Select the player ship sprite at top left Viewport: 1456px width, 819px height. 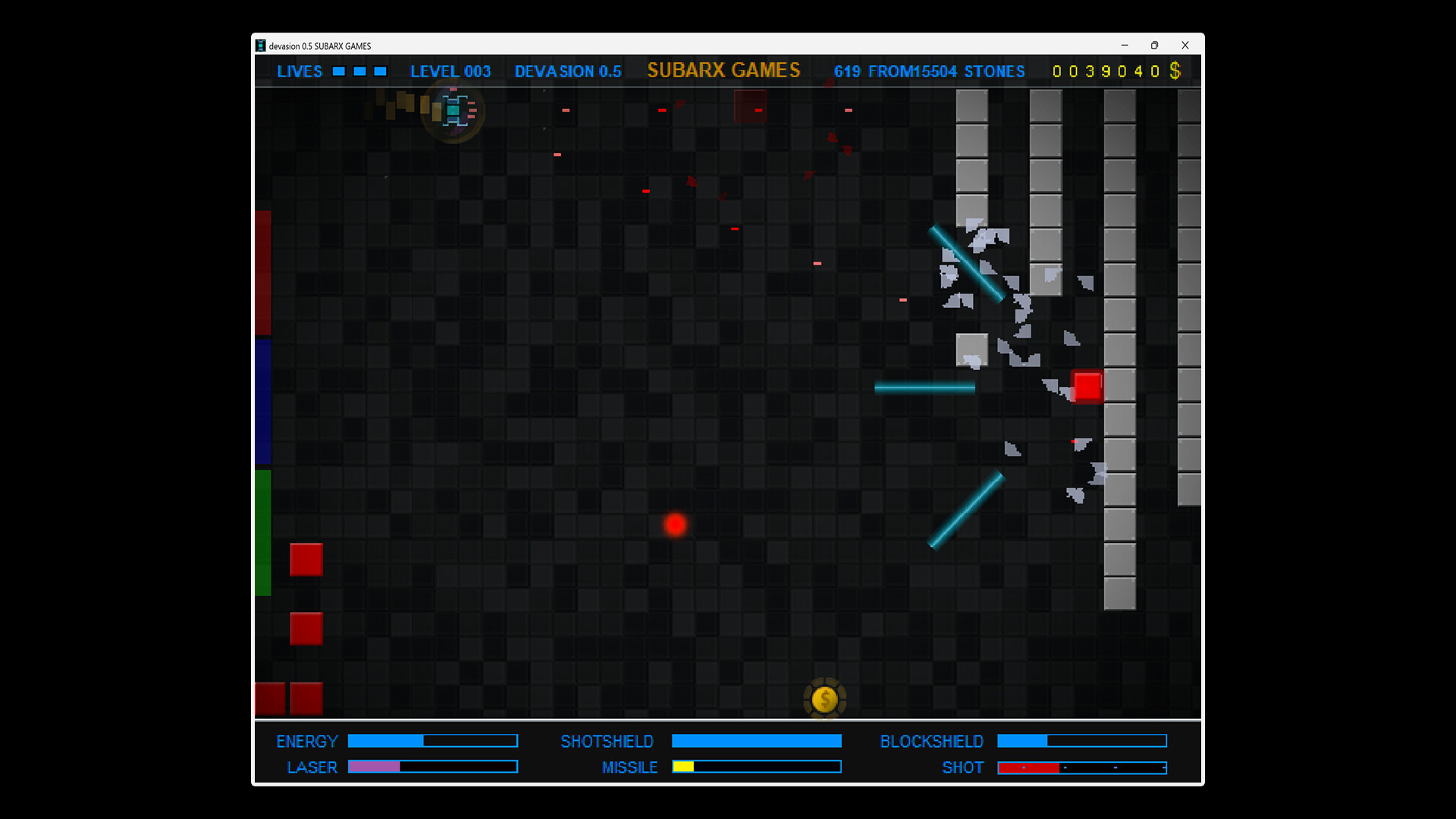pos(452,110)
